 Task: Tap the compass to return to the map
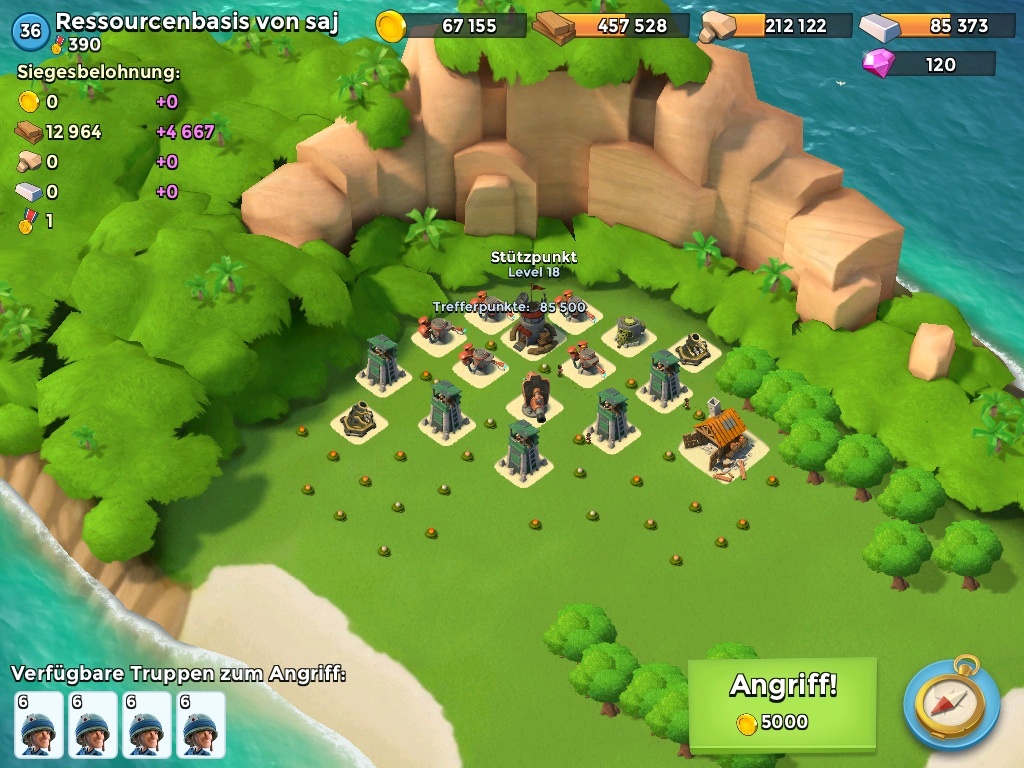(x=951, y=703)
